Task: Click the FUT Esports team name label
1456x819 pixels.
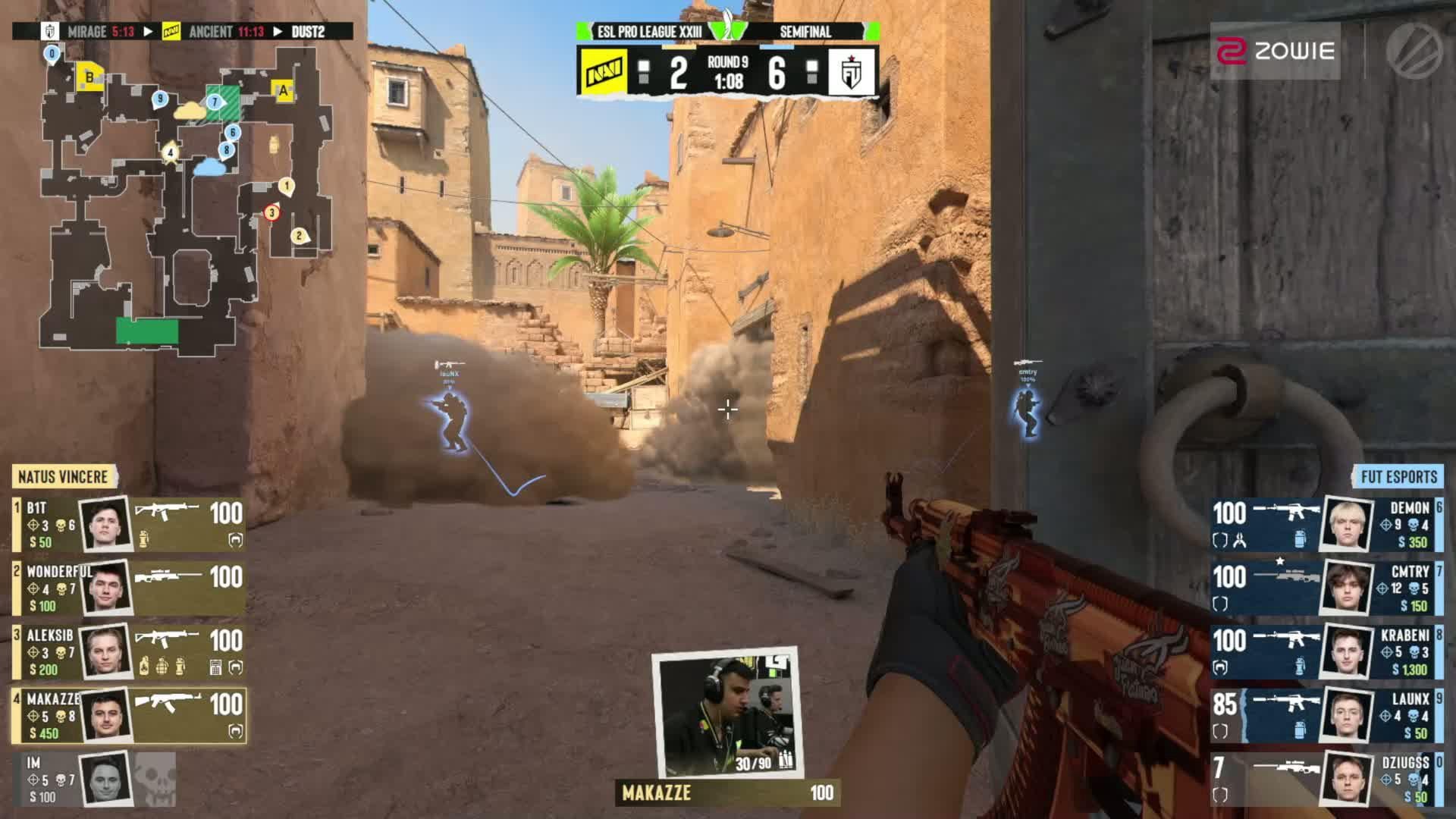Action: coord(1398,477)
